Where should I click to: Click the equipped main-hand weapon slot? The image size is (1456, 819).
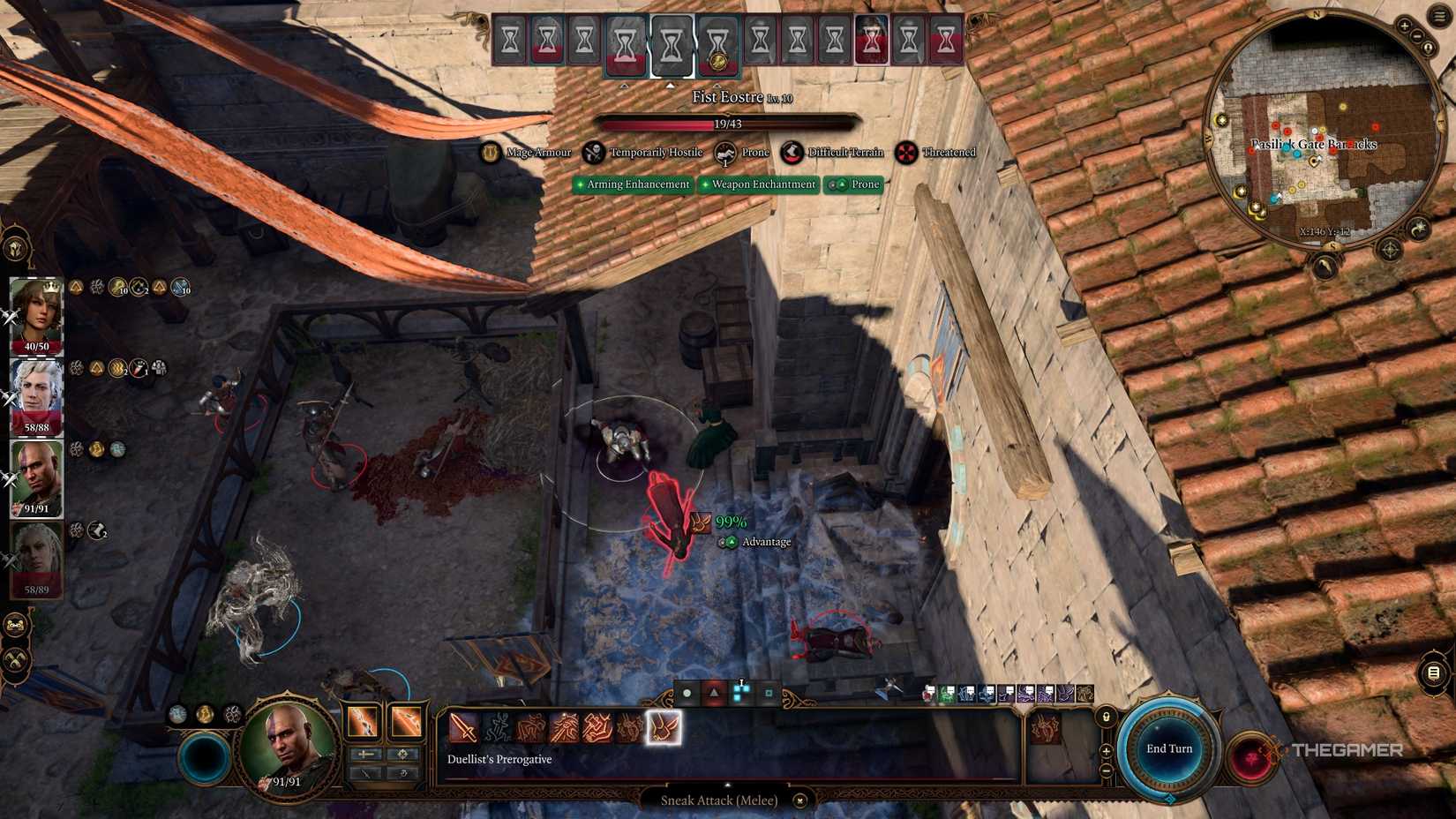[362, 721]
